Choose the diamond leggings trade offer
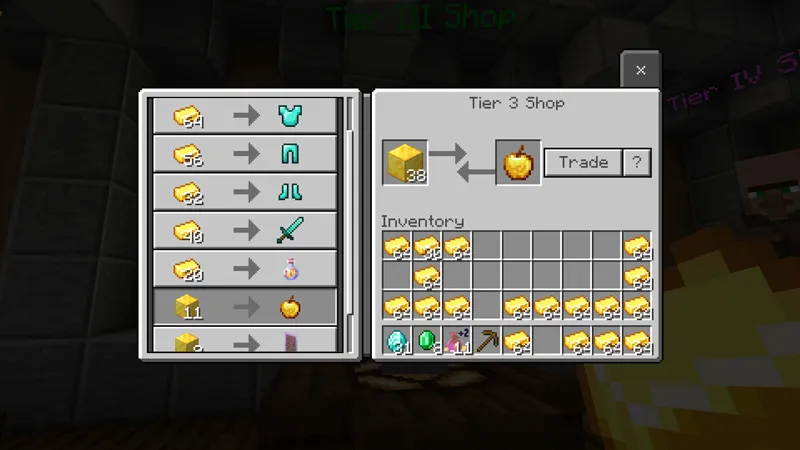 [x=245, y=154]
